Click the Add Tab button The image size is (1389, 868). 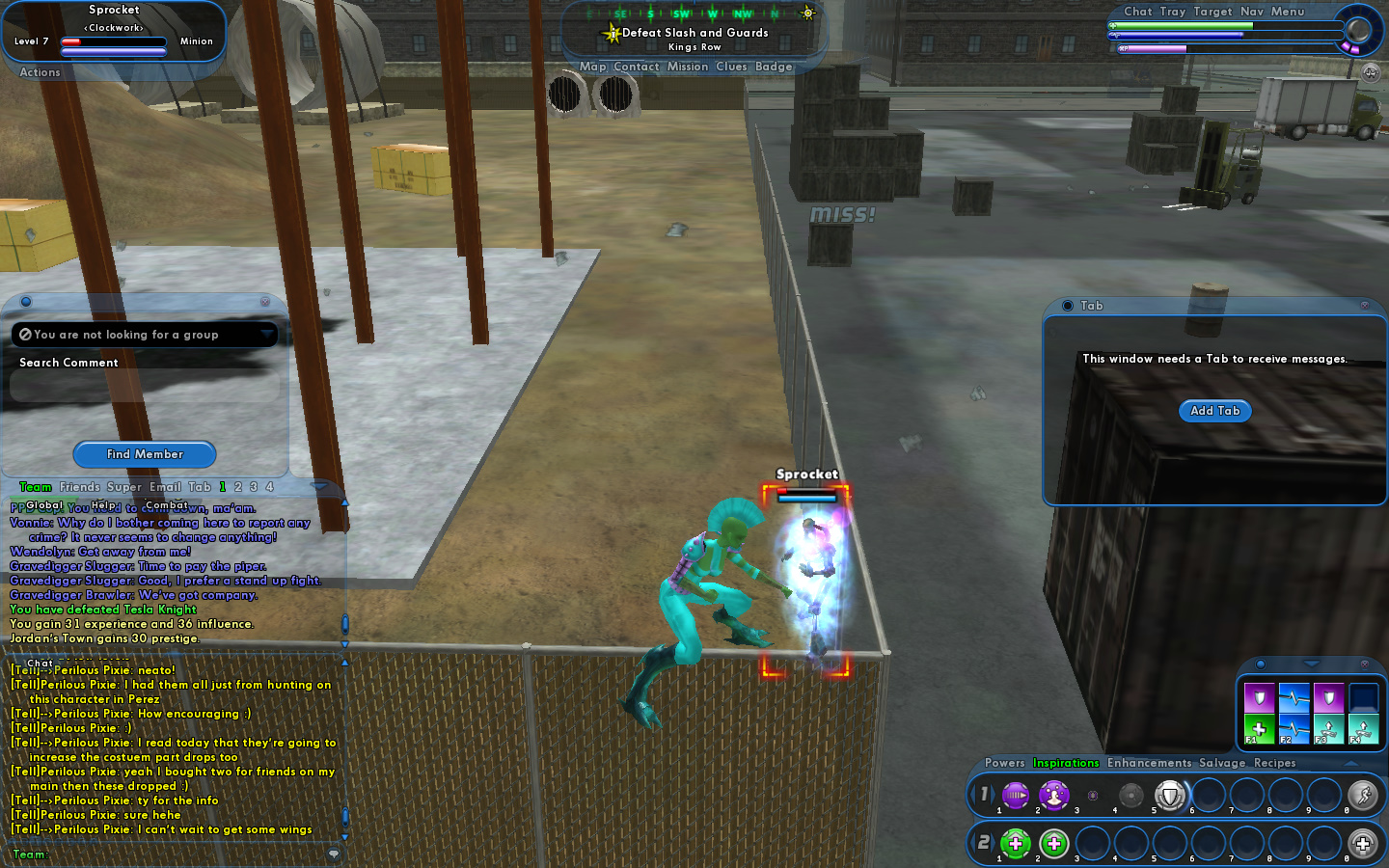click(x=1214, y=411)
